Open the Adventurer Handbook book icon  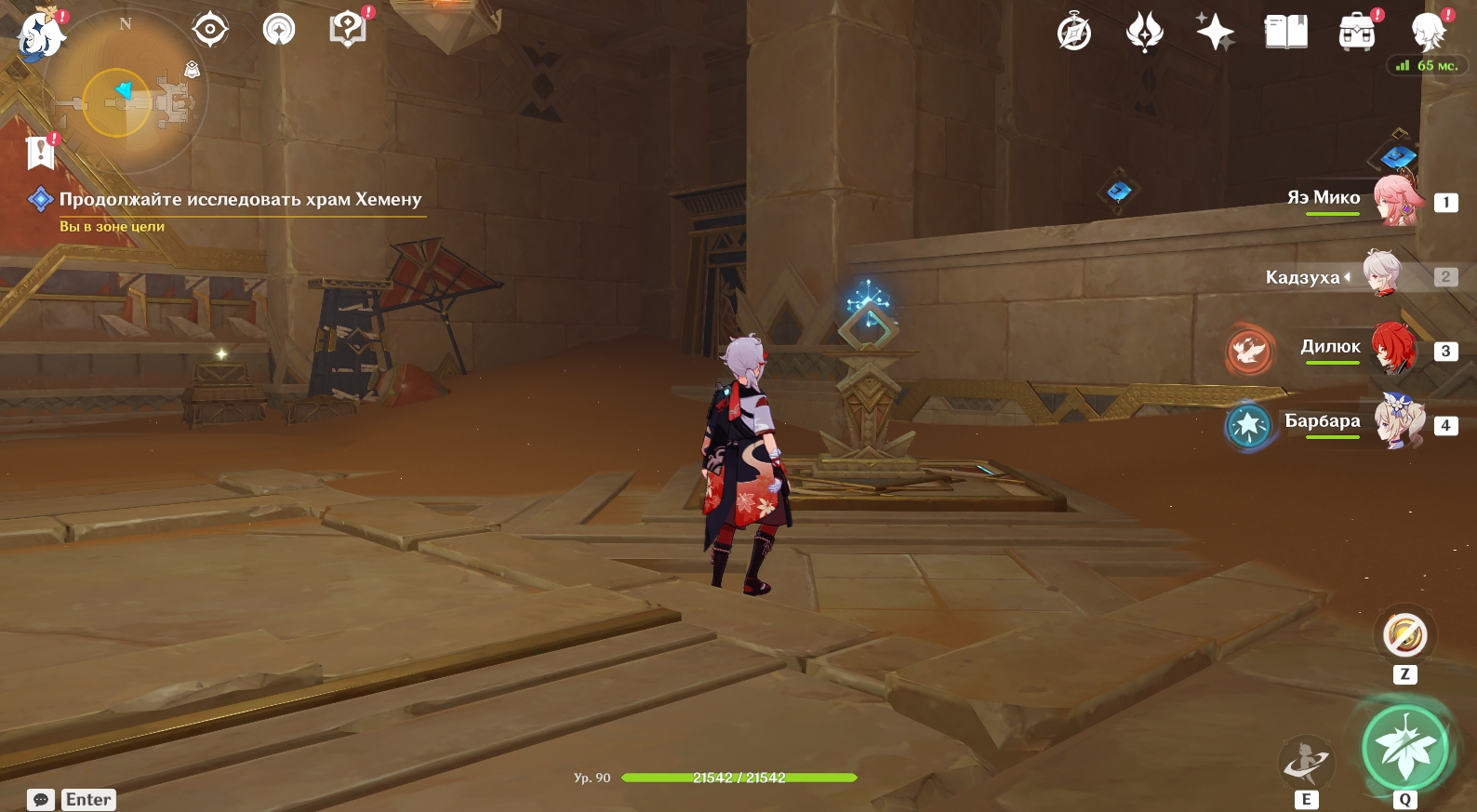point(1285,33)
